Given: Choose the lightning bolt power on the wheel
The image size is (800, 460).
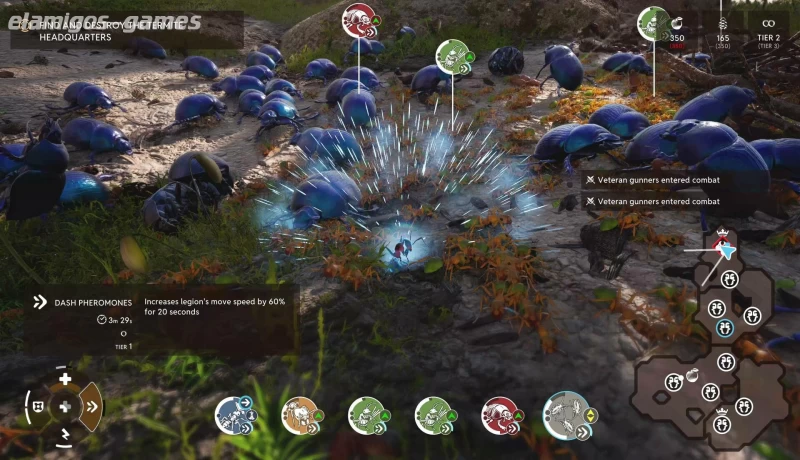Looking at the screenshot, I should (x=65, y=433).
